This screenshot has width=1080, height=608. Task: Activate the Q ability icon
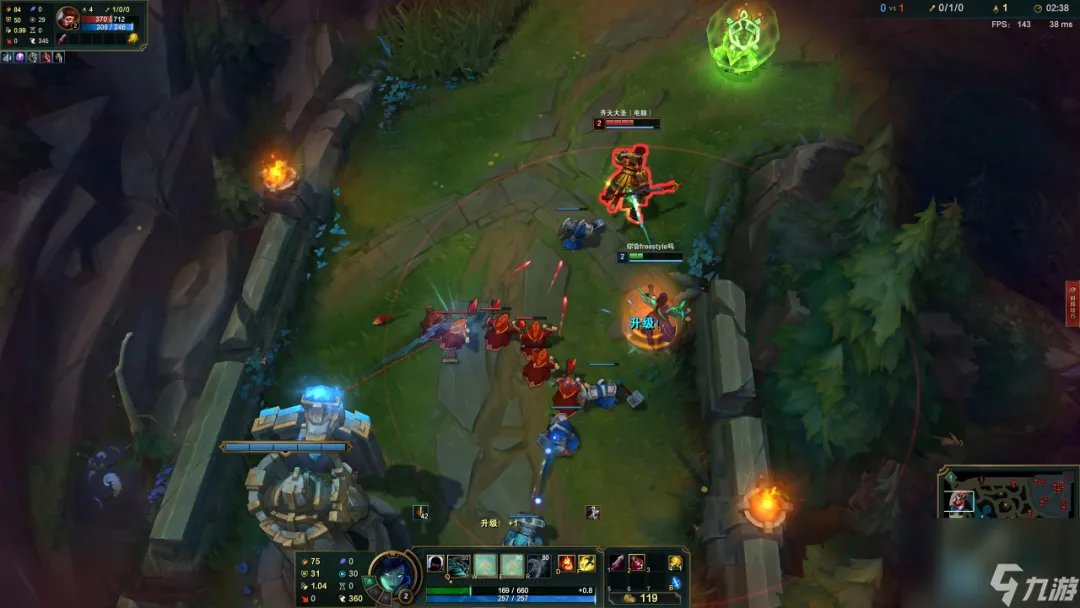pos(459,565)
